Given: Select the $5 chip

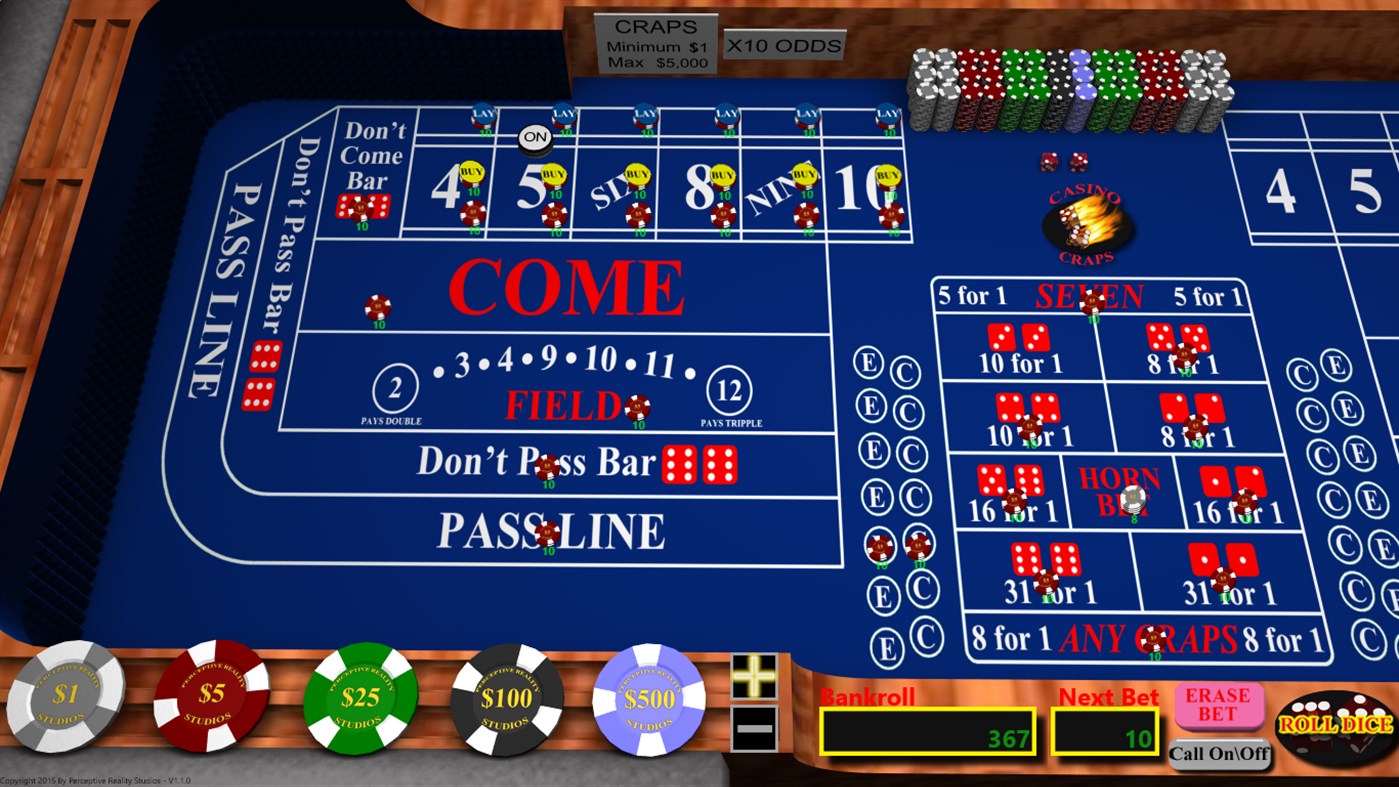Looking at the screenshot, I should (209, 695).
